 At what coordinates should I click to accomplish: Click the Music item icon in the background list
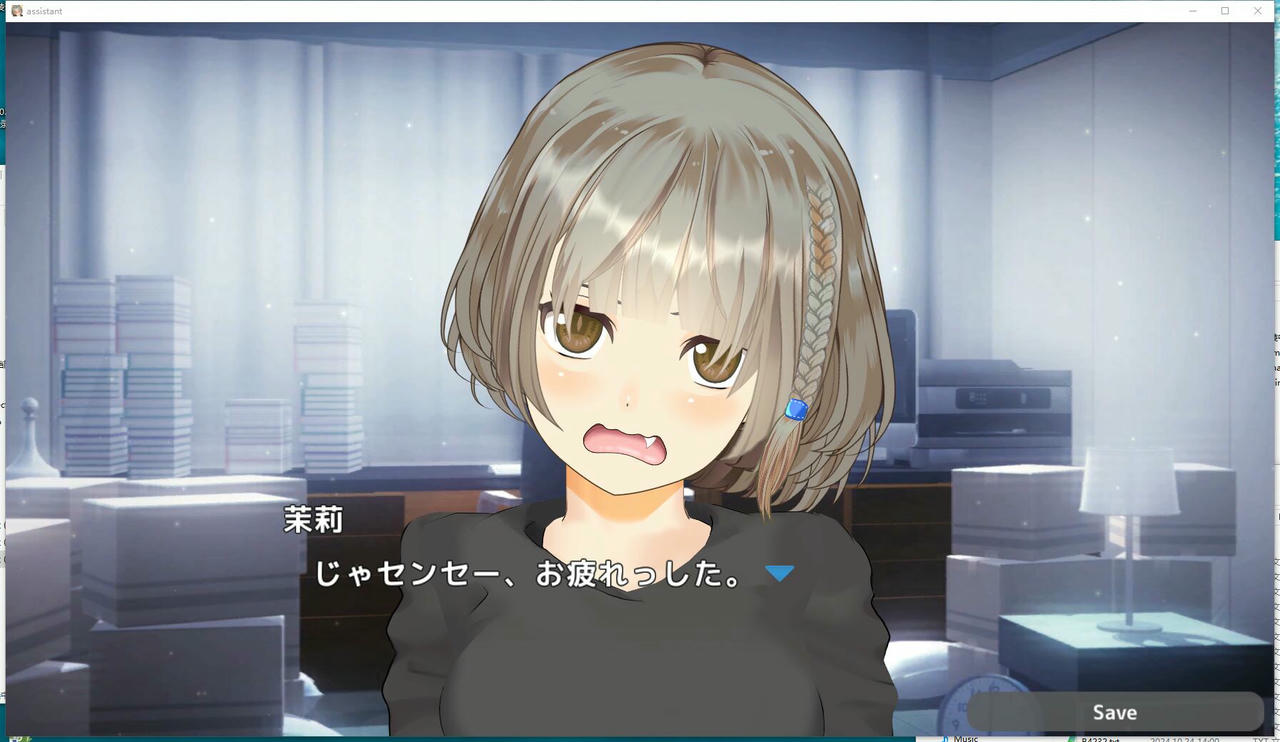click(945, 738)
